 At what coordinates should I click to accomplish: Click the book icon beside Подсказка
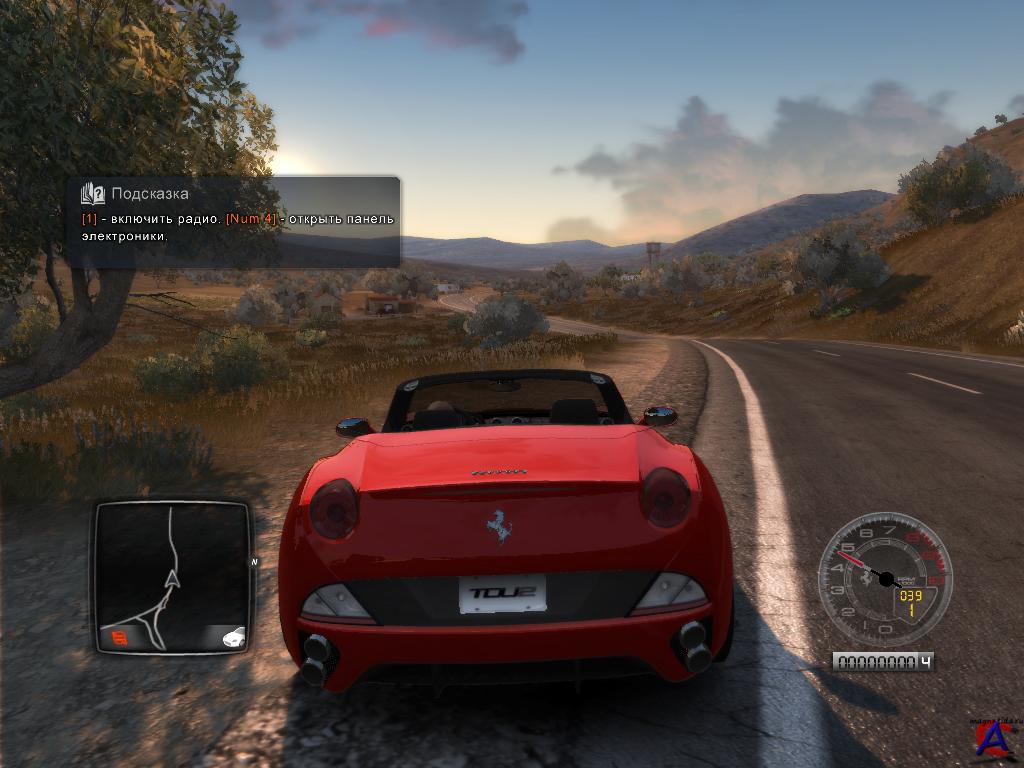(93, 193)
